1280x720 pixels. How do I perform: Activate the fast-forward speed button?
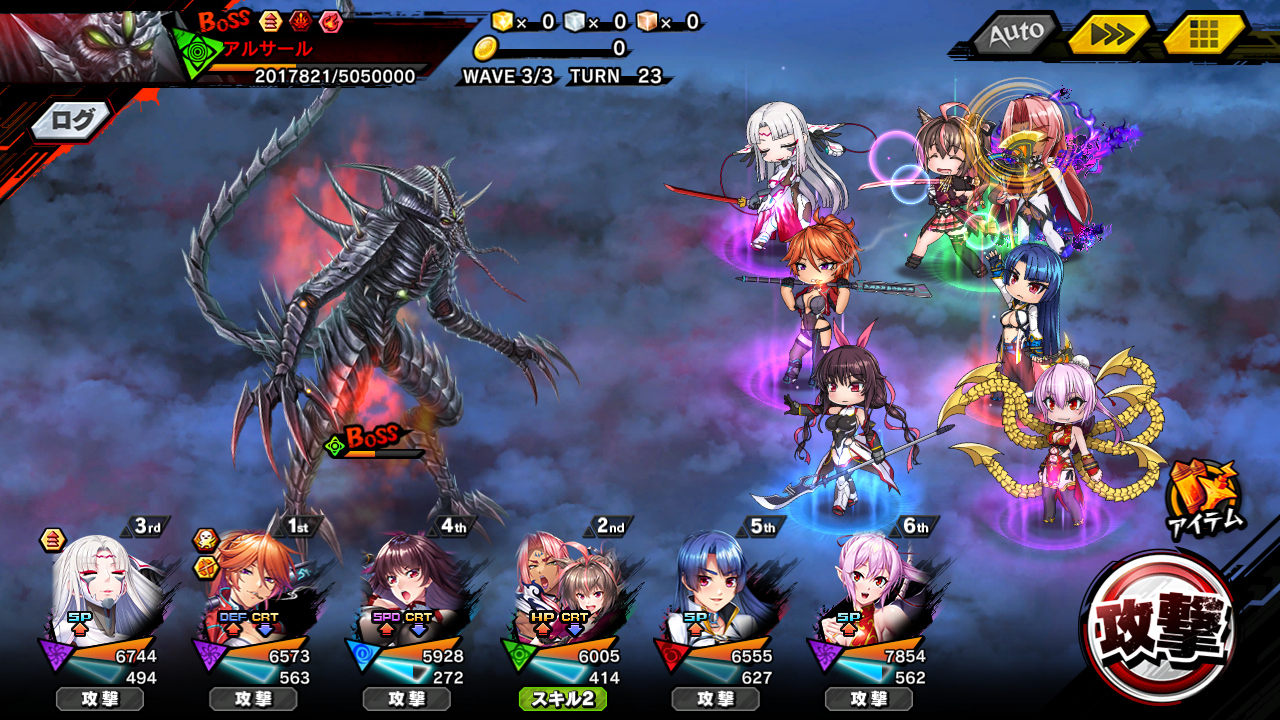(x=1109, y=34)
